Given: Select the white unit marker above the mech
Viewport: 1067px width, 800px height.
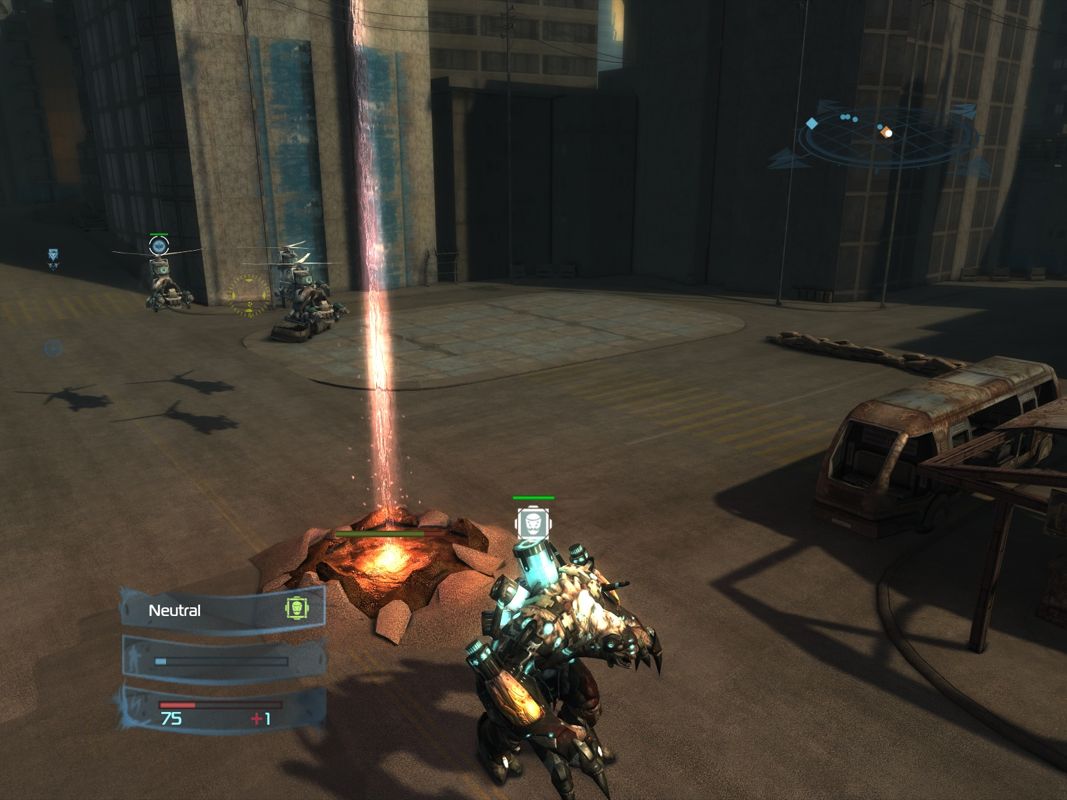Looking at the screenshot, I should 533,523.
